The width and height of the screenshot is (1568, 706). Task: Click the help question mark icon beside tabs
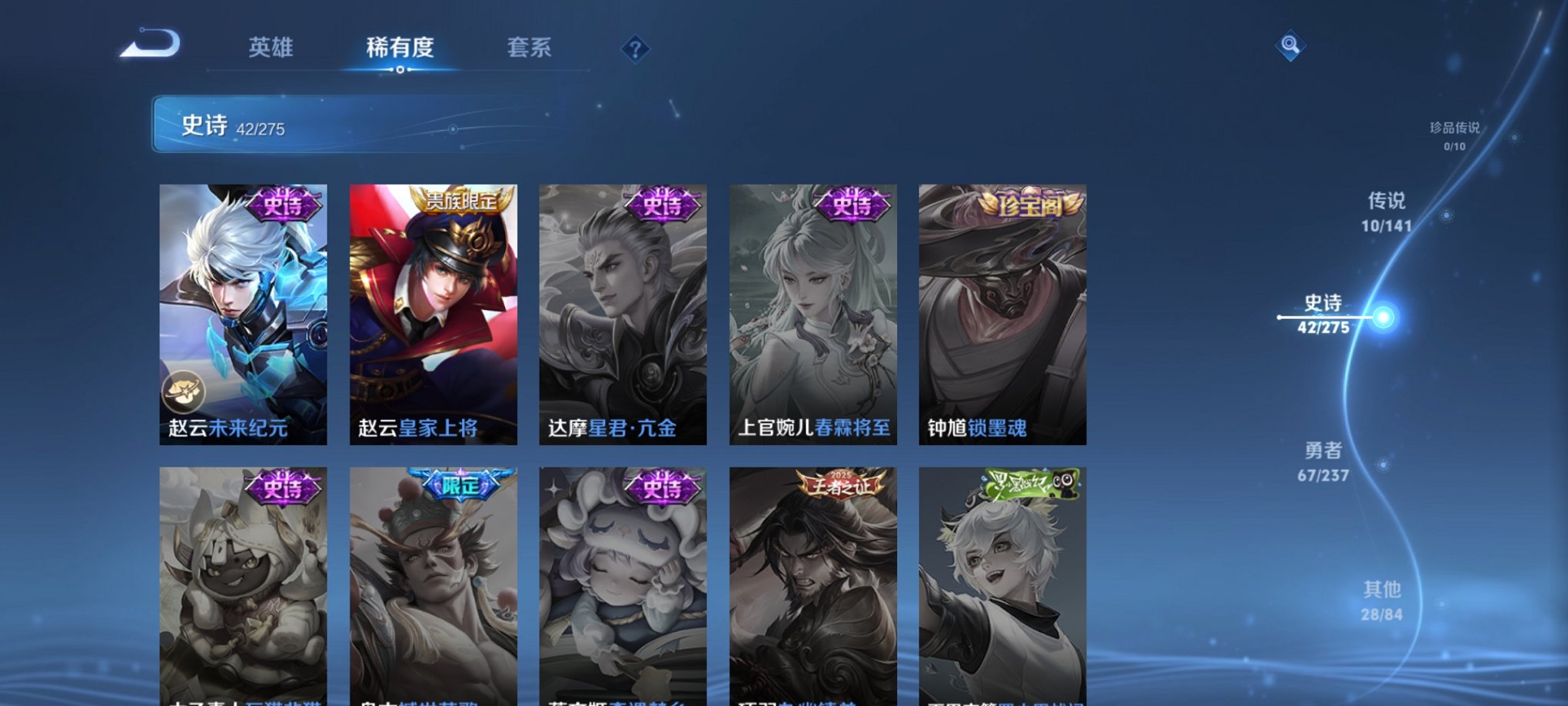(634, 49)
